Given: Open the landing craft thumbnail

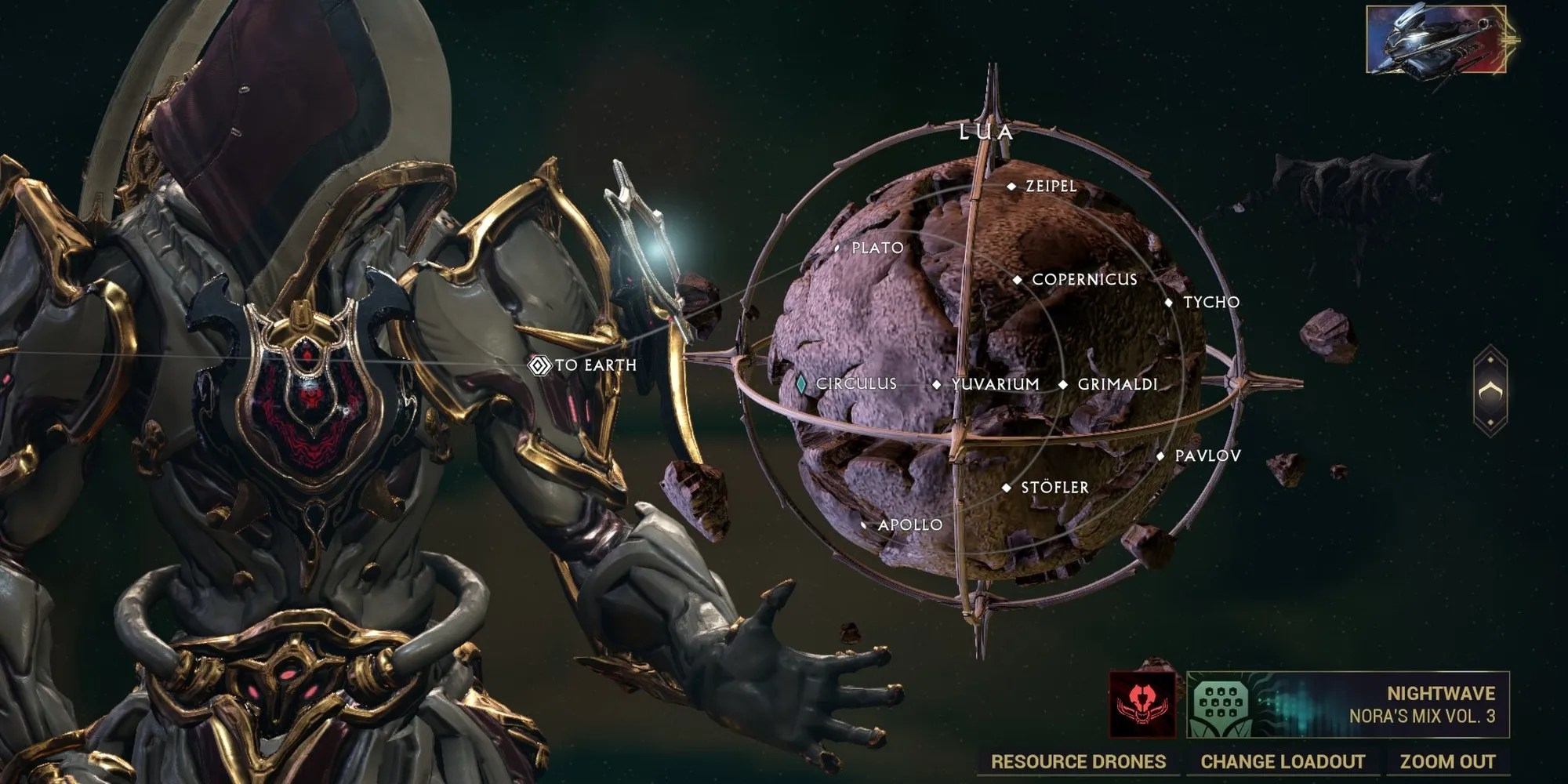Looking at the screenshot, I should pos(1436,39).
